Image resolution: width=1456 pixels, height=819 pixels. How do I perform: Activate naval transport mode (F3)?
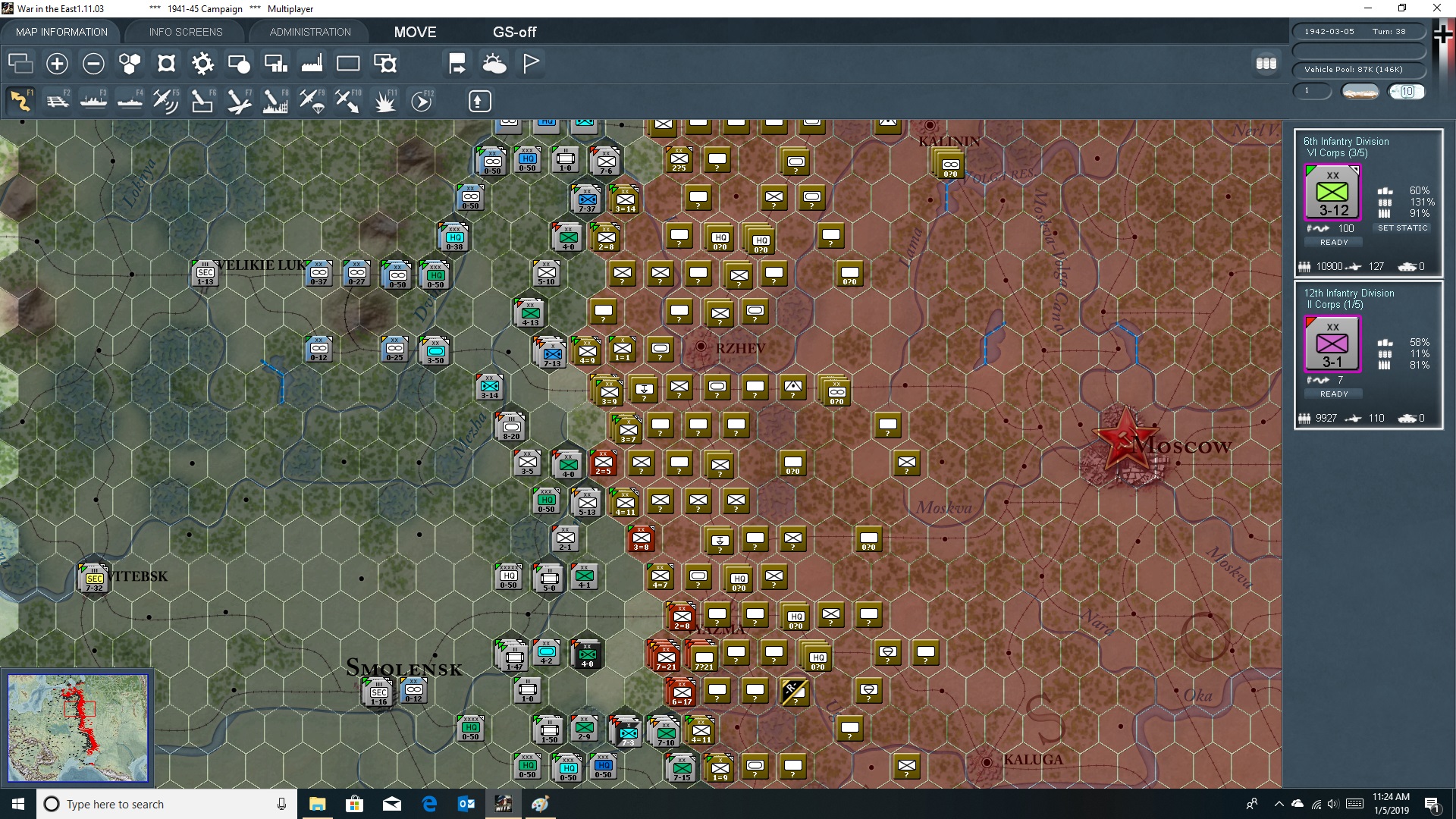94,101
